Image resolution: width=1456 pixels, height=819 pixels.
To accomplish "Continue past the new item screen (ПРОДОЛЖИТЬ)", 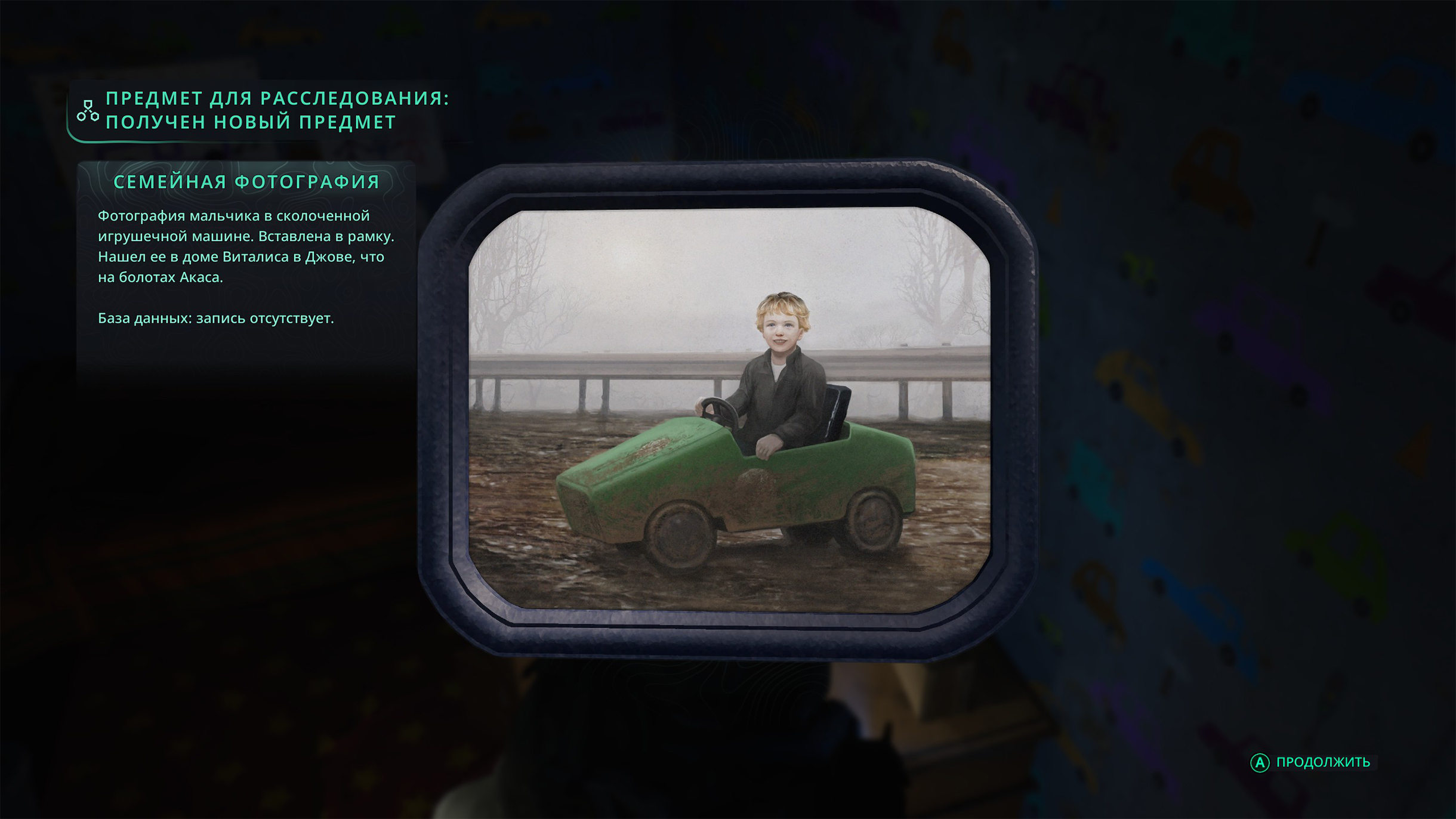I will click(1312, 762).
